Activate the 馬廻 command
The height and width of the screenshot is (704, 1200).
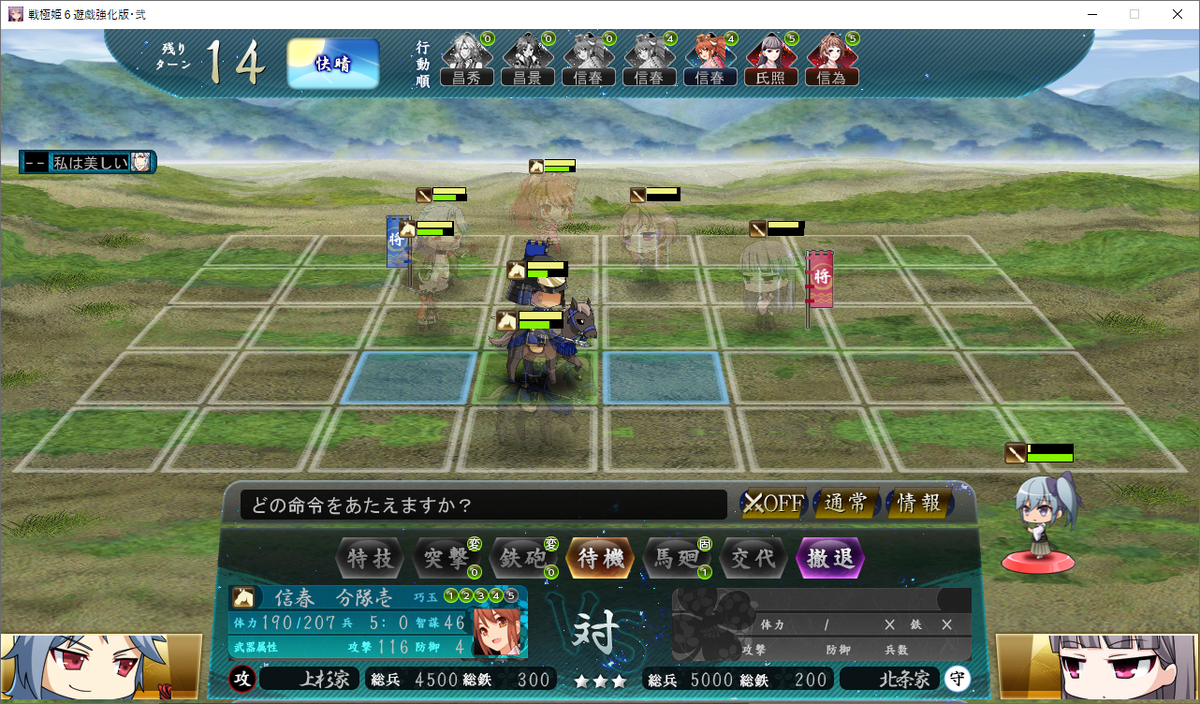point(676,558)
